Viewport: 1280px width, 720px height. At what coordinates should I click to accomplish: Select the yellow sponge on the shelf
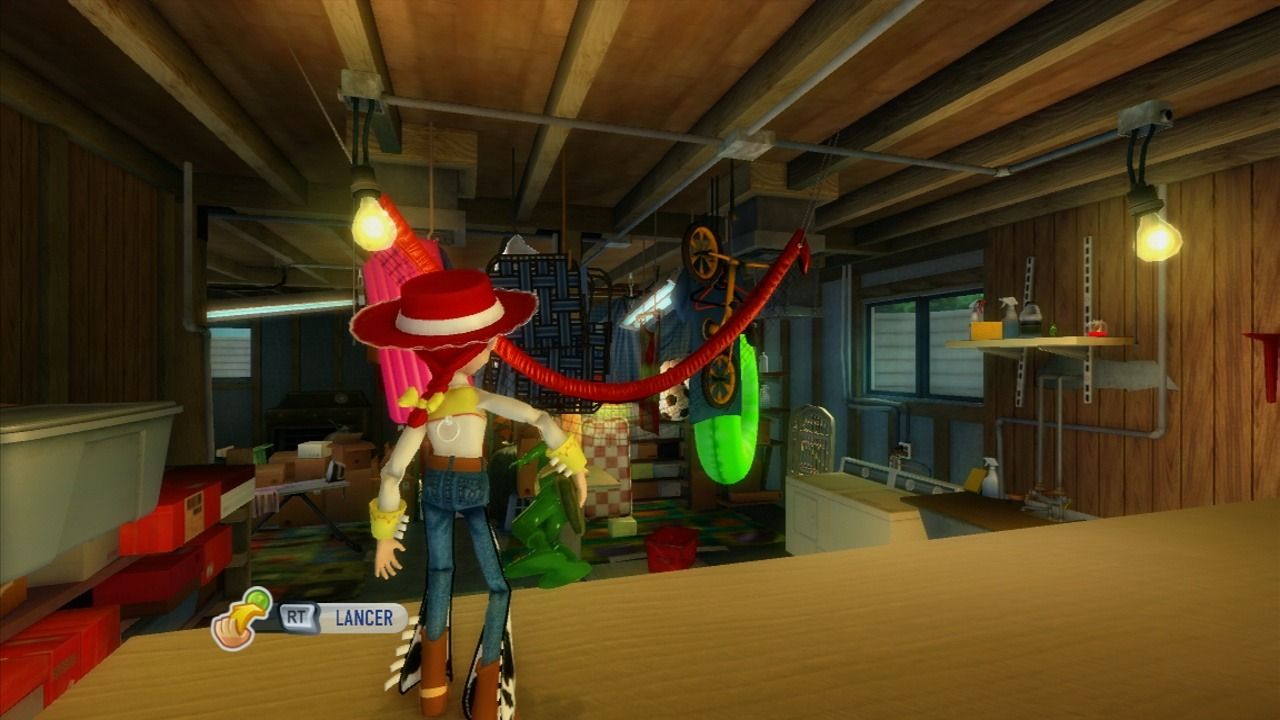coord(985,328)
